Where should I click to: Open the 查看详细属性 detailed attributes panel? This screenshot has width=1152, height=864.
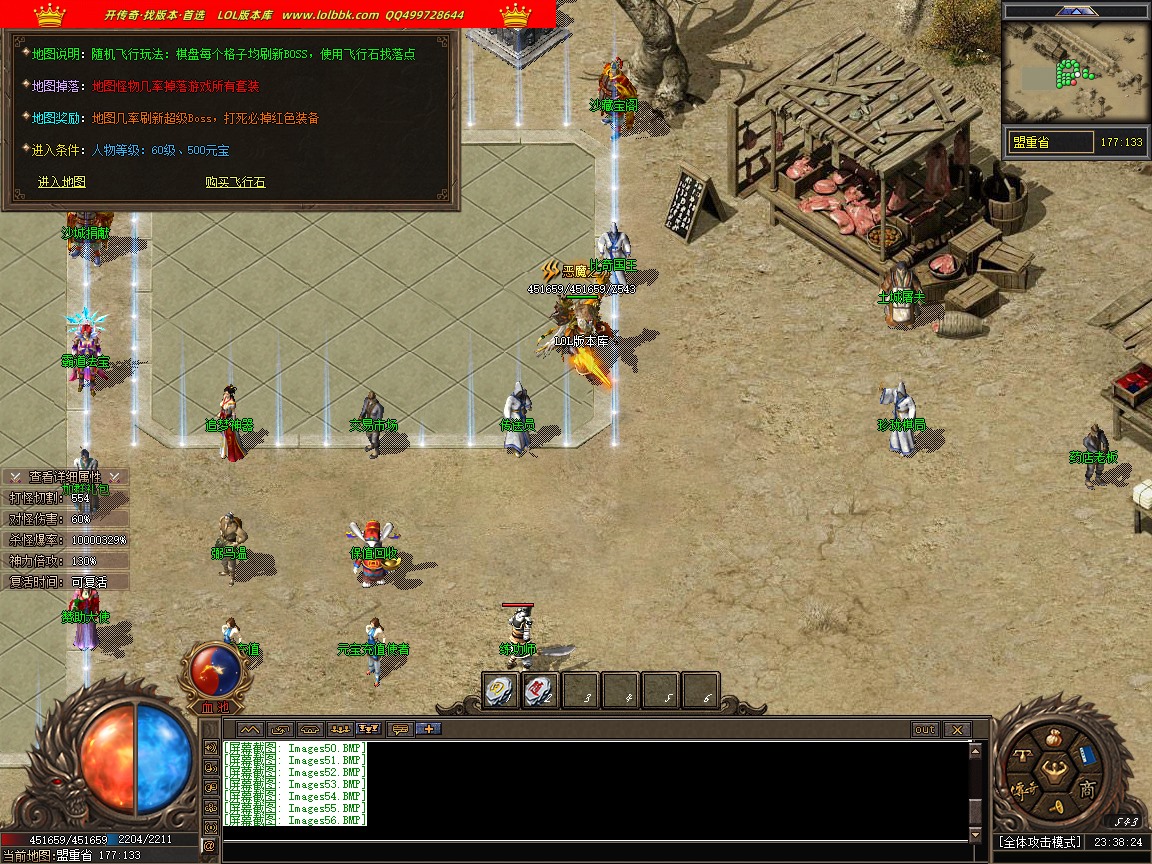click(65, 477)
